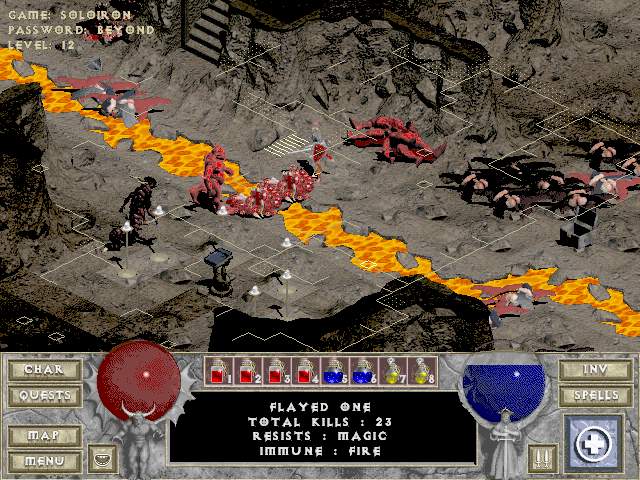Click the lips chat button beside MENU
The image size is (640, 480).
pyautogui.click(x=102, y=459)
